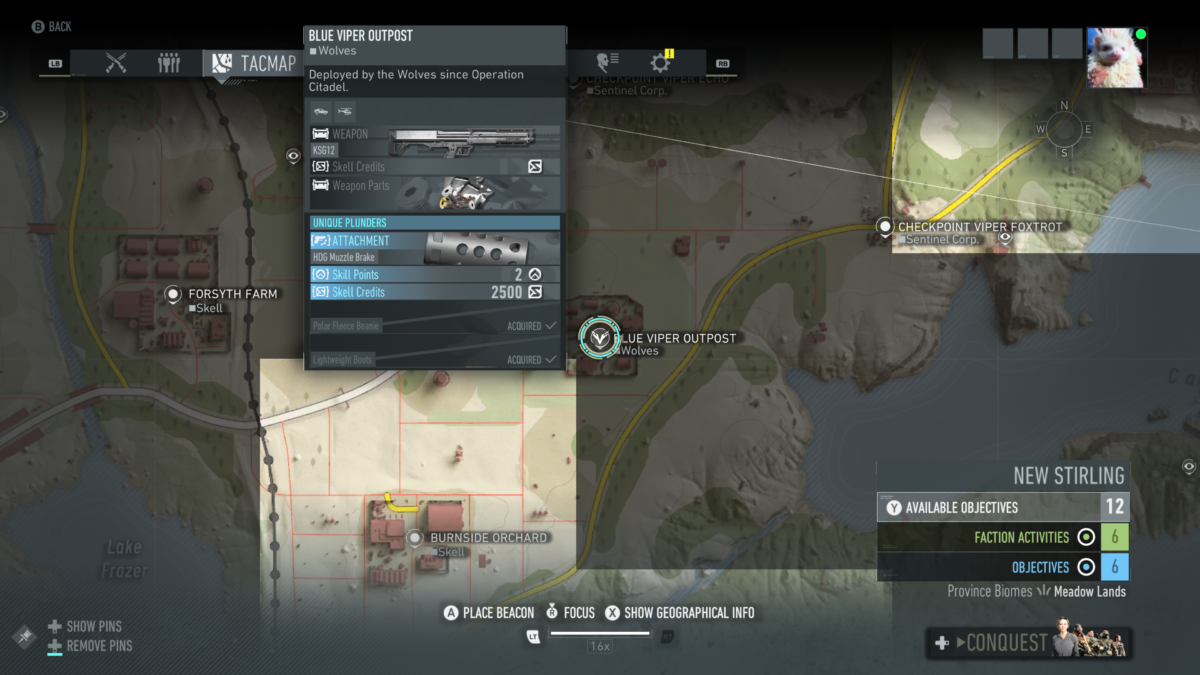Select the Checkpoint Viper Foxtrot marker
Image resolution: width=1200 pixels, height=675 pixels.
tap(884, 227)
